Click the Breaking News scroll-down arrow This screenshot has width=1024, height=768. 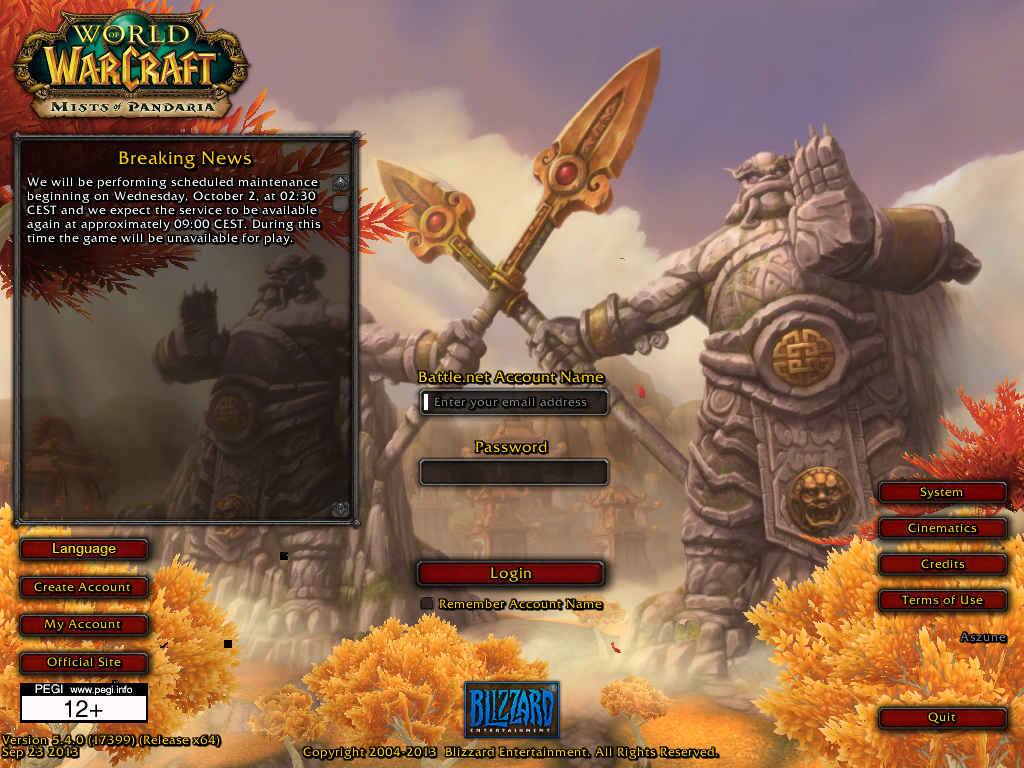click(x=341, y=509)
